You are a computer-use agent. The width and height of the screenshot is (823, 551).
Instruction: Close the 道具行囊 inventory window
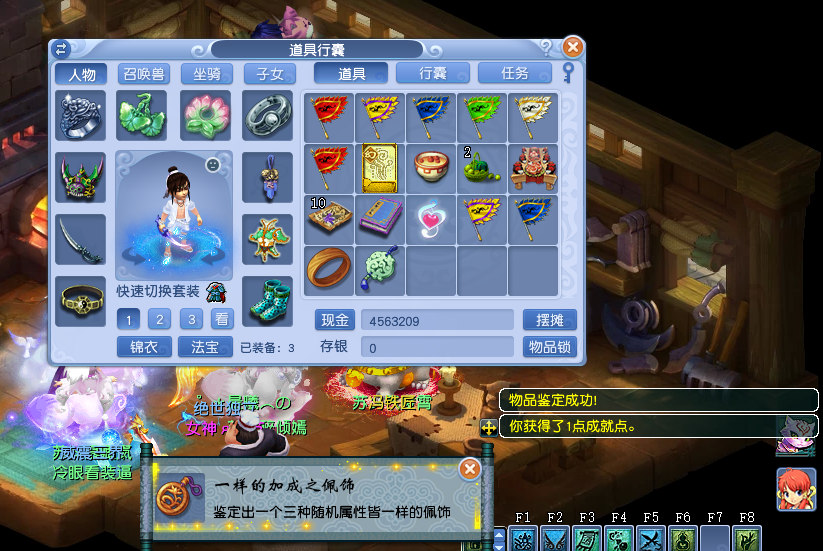click(x=572, y=47)
